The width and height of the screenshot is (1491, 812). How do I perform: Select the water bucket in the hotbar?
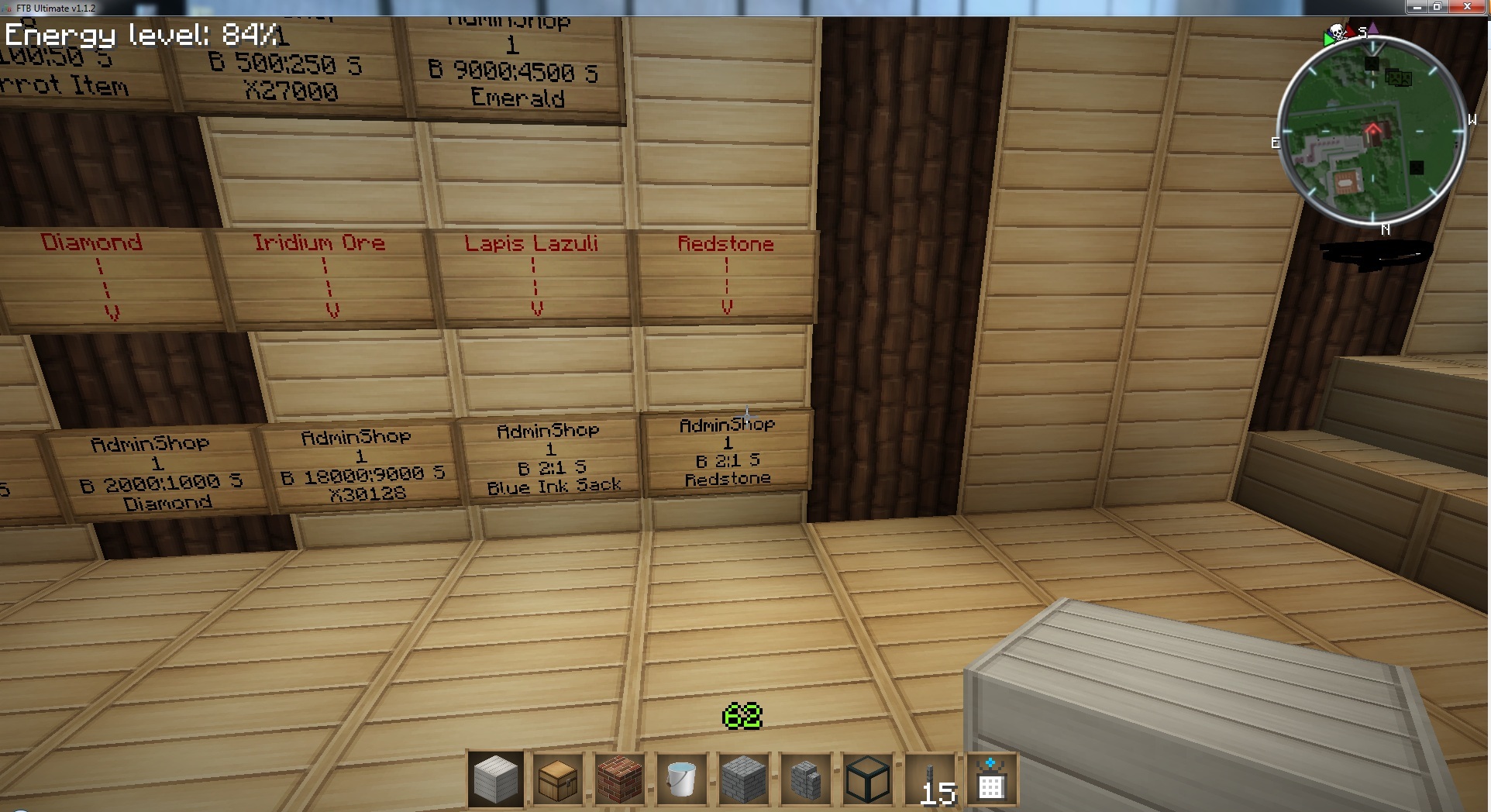(x=682, y=779)
